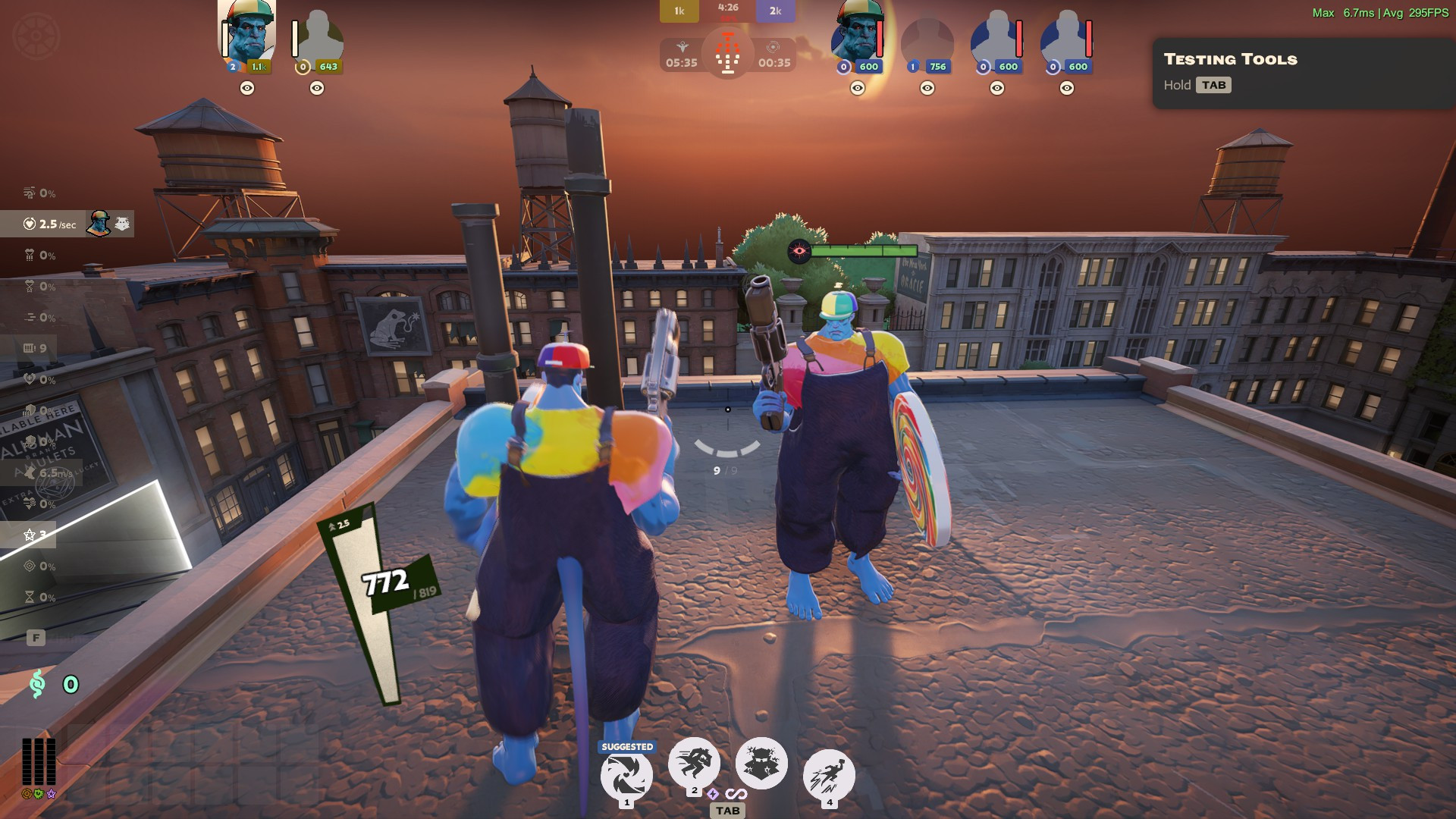
Task: Click the infinity symbol next to TAB
Action: click(x=736, y=795)
